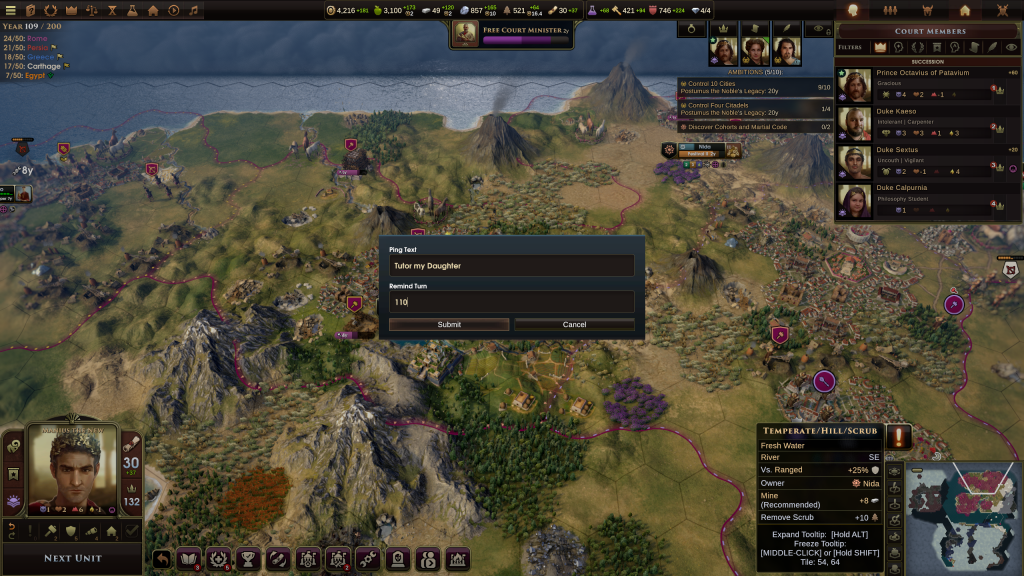Open the music note menu icon
1024x576 pixels.
click(x=193, y=10)
